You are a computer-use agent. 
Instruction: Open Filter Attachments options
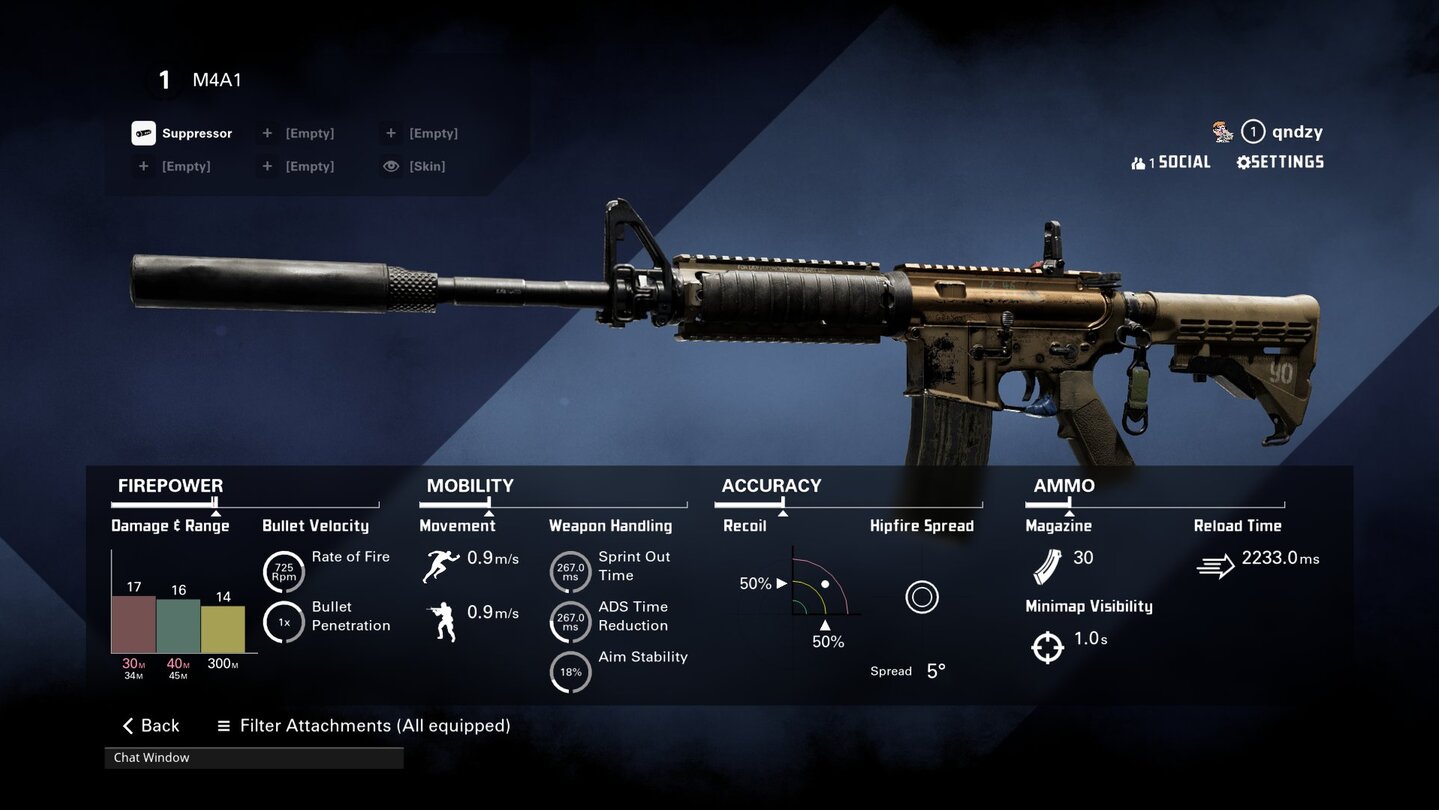[x=364, y=726]
